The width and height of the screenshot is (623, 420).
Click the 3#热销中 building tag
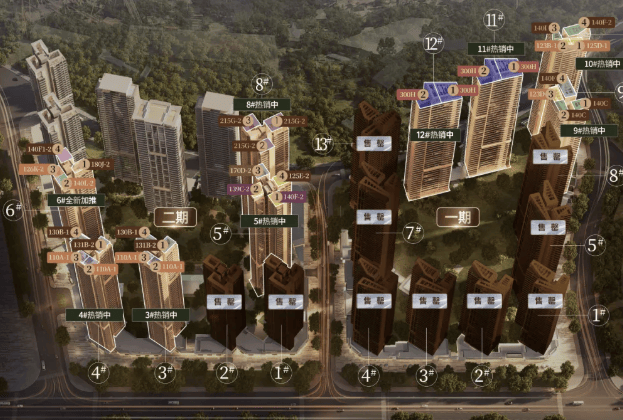tap(162, 316)
